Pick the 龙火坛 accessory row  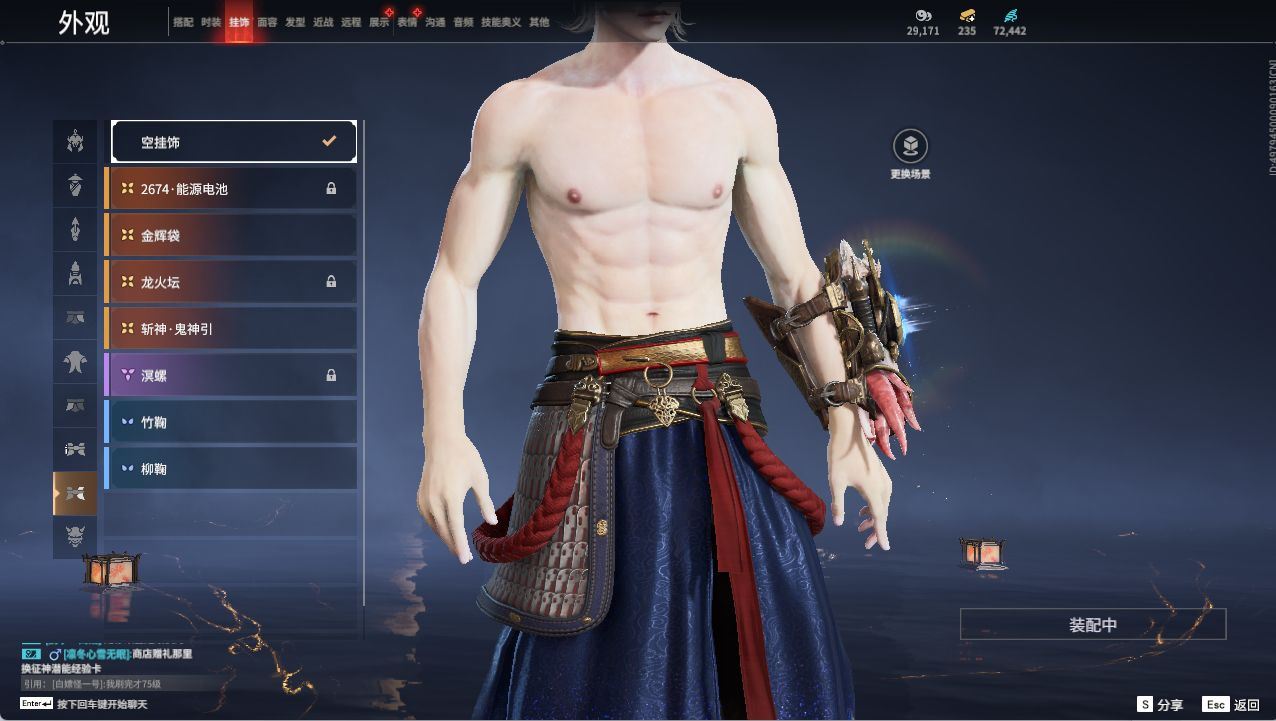(x=231, y=282)
